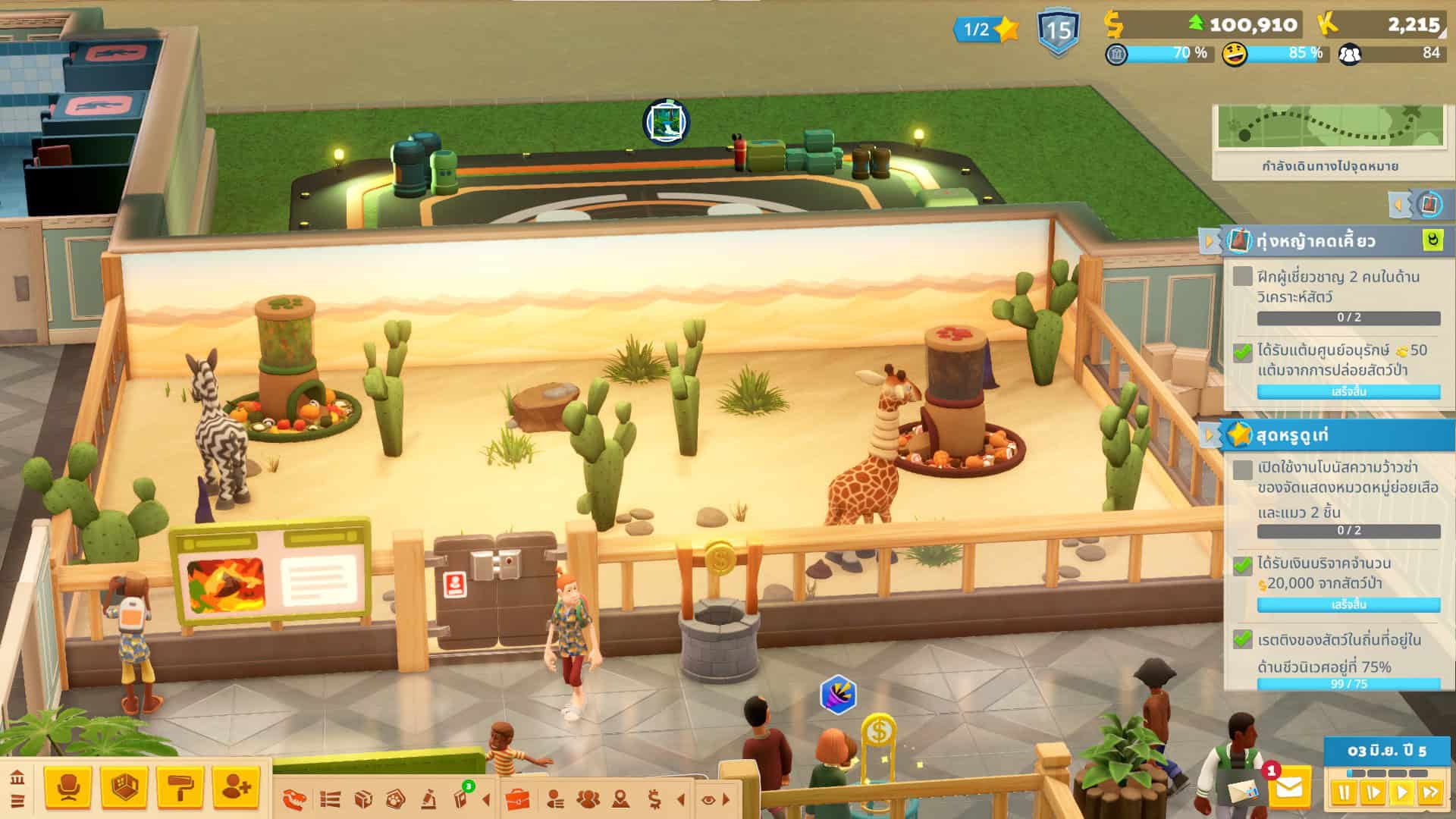Open the red briefcase management tab
The height and width of the screenshot is (819, 1456).
point(517,799)
